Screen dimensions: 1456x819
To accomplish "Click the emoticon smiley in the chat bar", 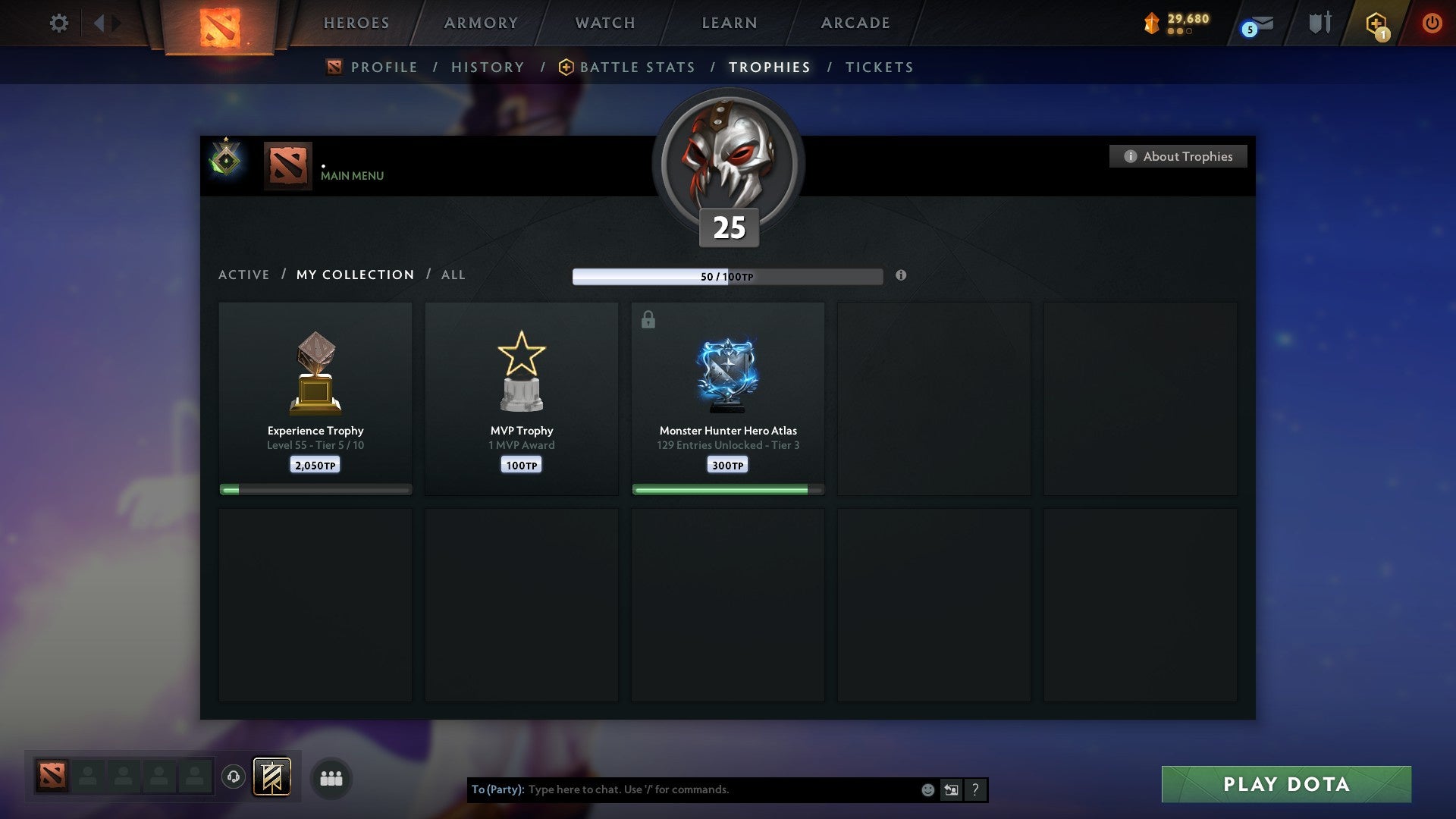I will coord(927,789).
